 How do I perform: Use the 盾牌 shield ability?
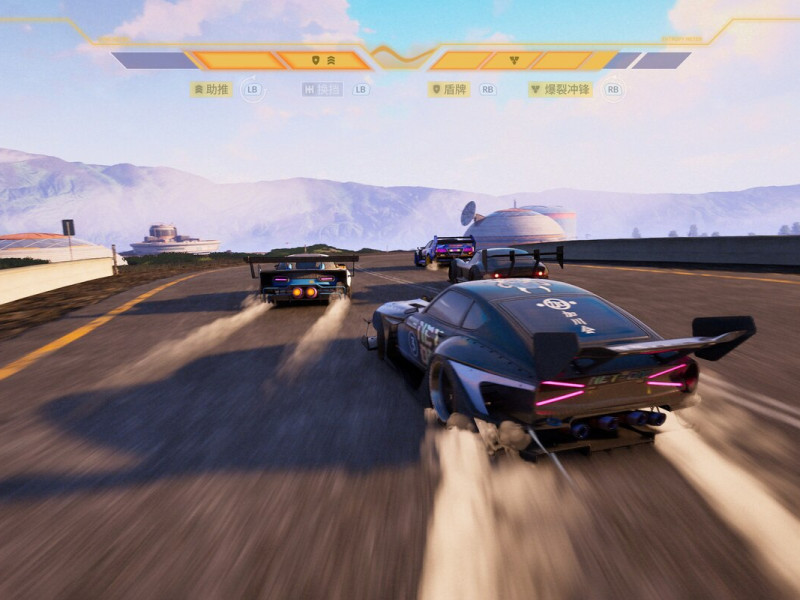(x=449, y=89)
